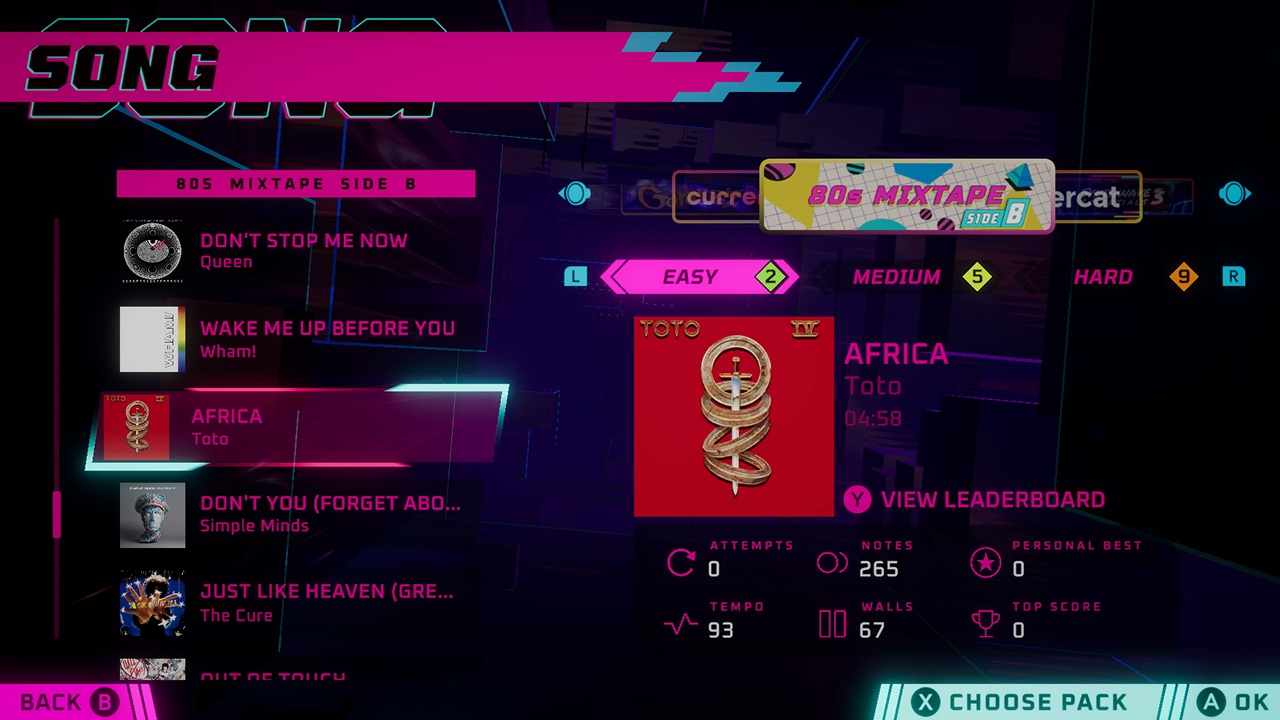Select the Notes stat icon
This screenshot has width=1280, height=720.
(832, 563)
